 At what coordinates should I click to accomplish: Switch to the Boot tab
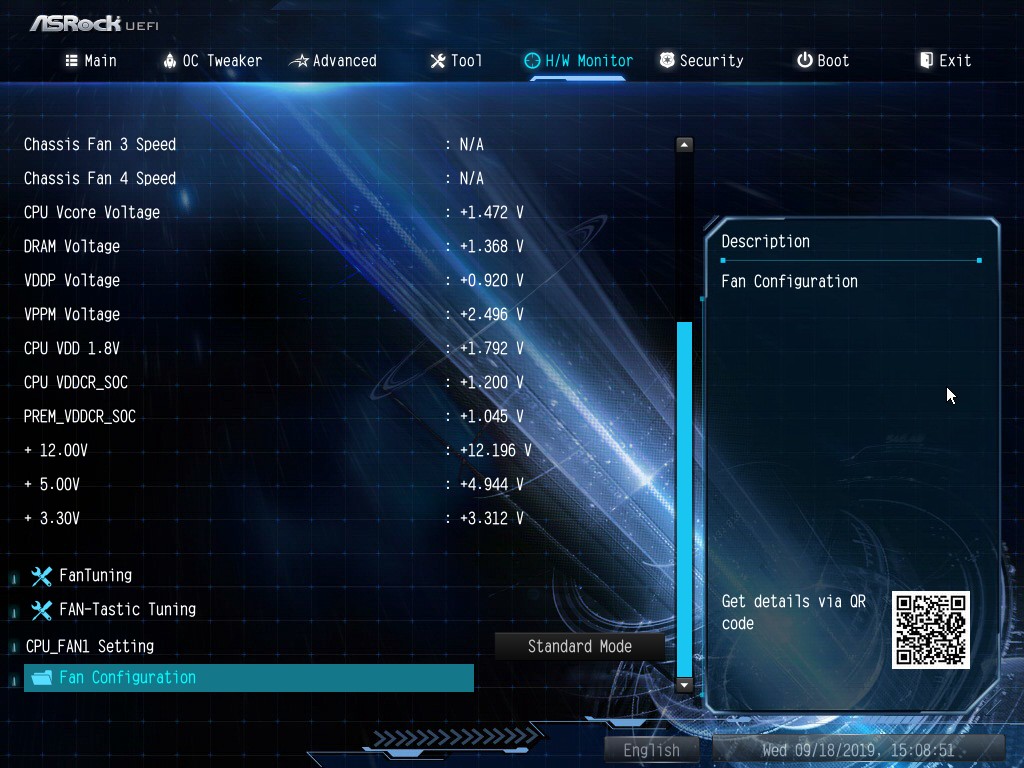(x=823, y=61)
